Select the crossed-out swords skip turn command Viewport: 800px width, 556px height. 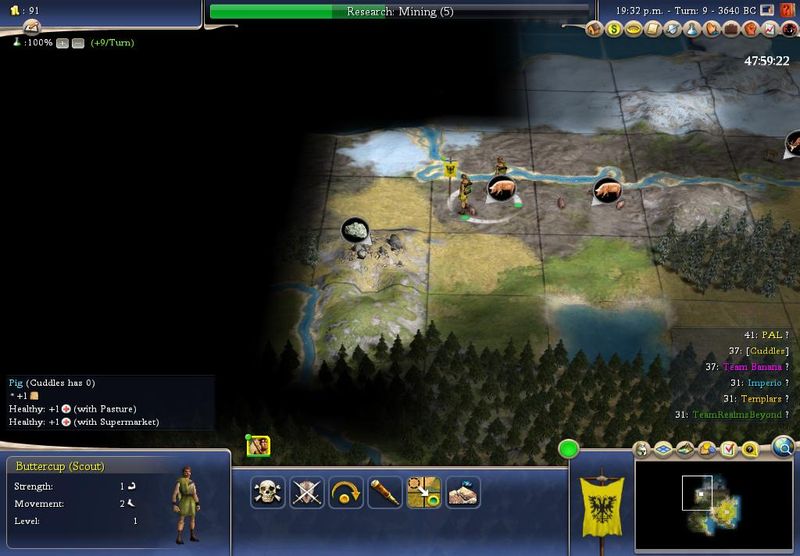click(307, 491)
